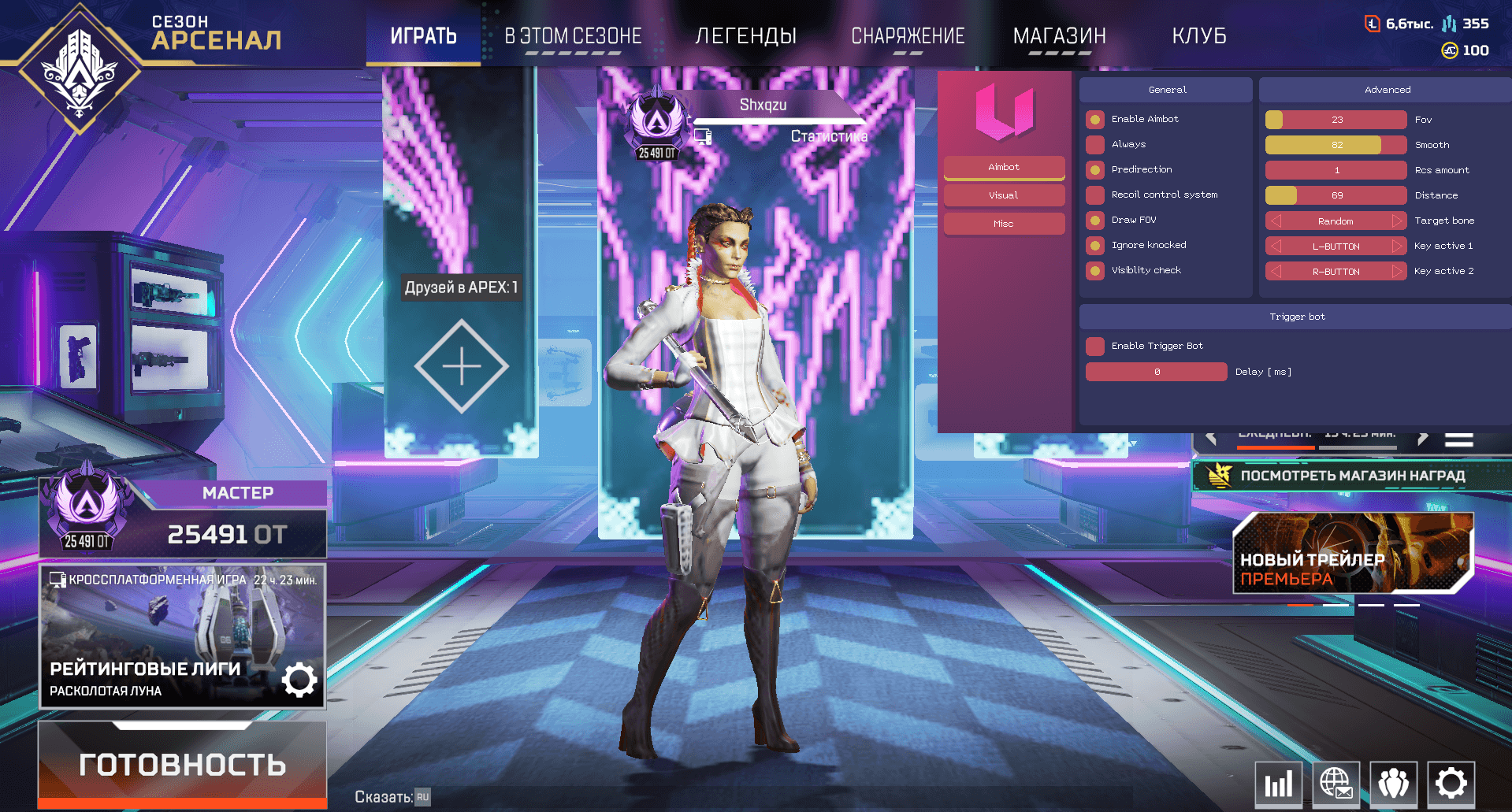
Task: Open the game settings gear in the corner
Action: pos(1451,784)
